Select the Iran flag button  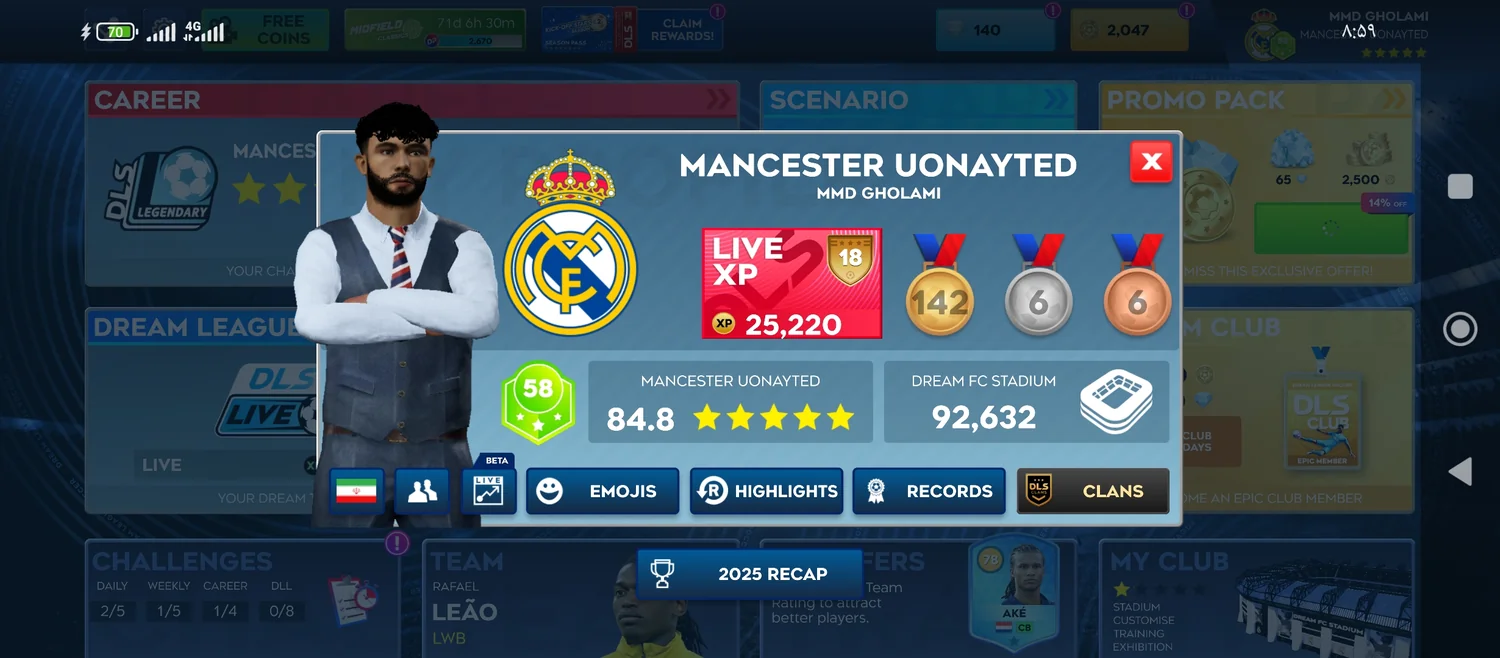tap(356, 491)
